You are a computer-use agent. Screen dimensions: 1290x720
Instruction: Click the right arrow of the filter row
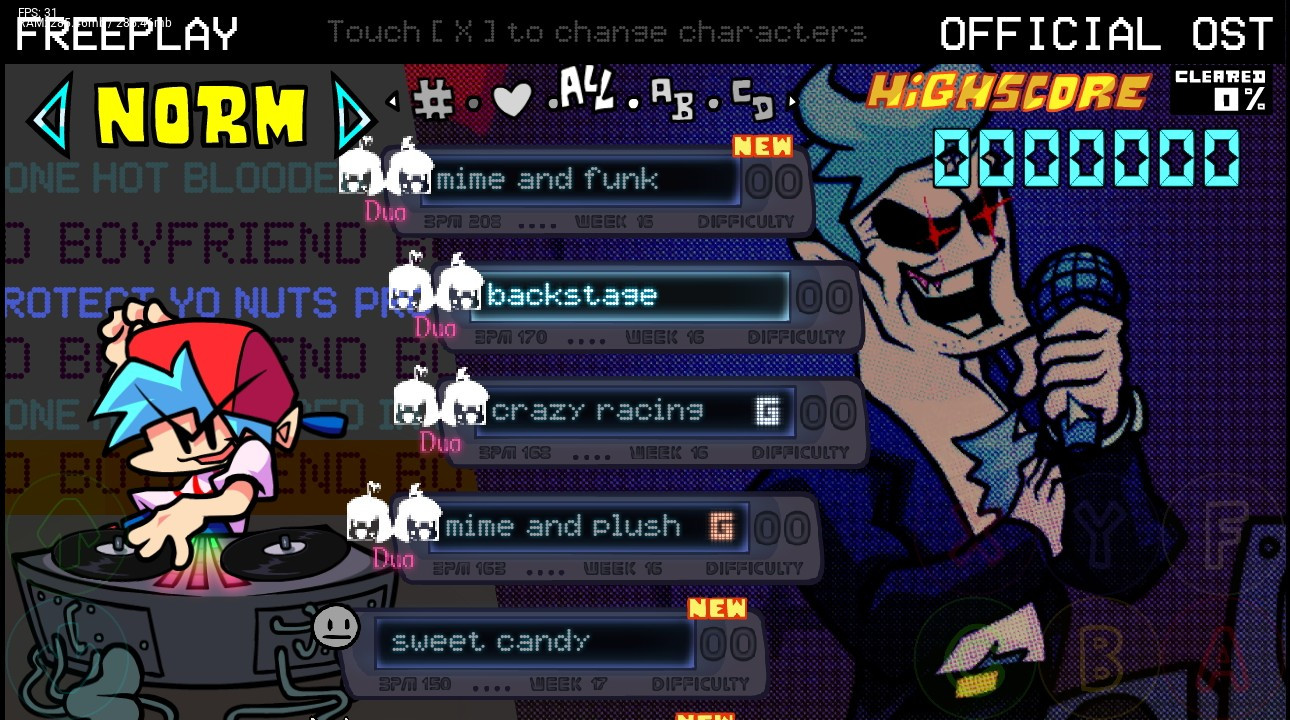pyautogui.click(x=792, y=100)
